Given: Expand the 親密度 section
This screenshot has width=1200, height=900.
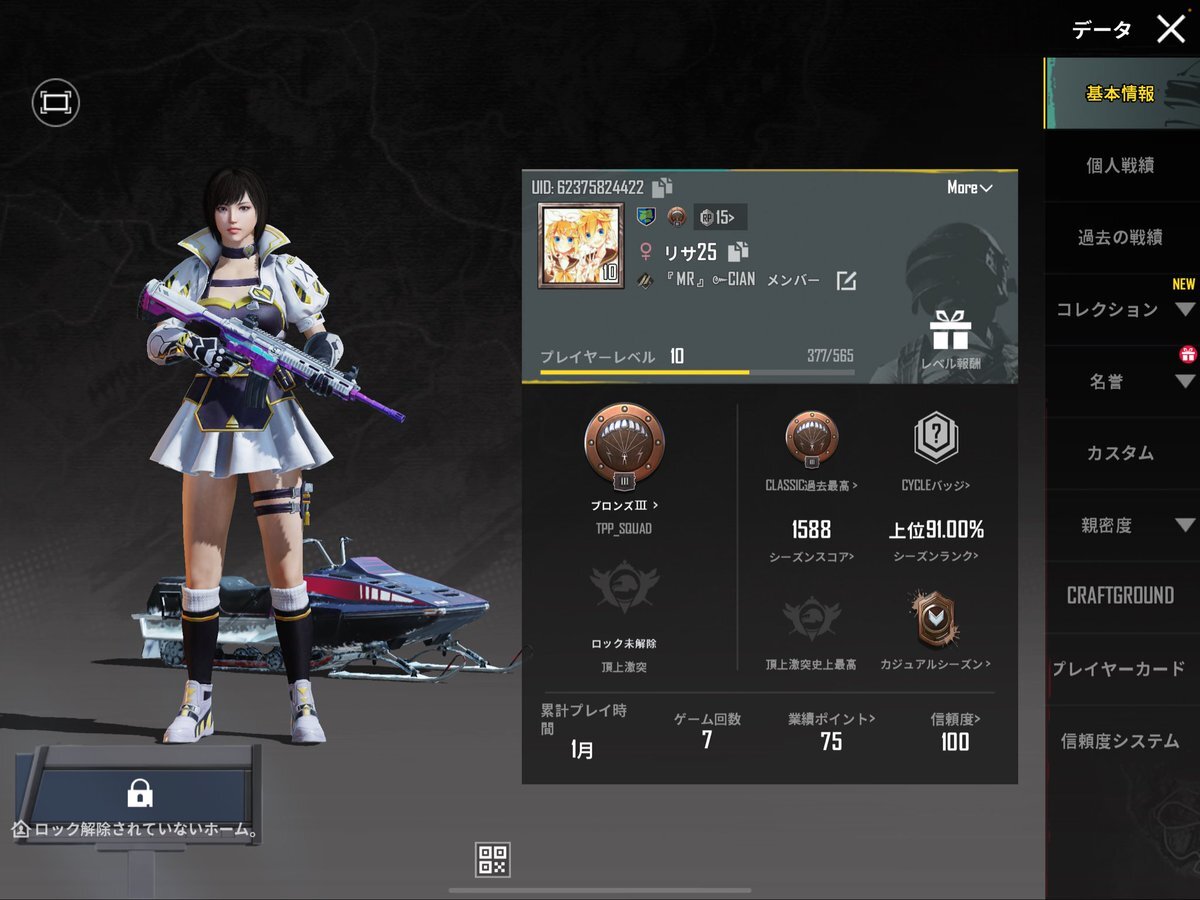Looking at the screenshot, I should click(1120, 526).
